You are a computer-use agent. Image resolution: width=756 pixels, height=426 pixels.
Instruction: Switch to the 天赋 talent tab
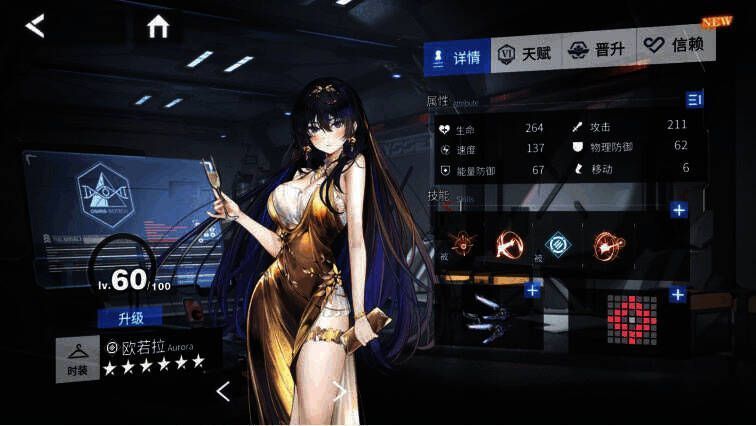pyautogui.click(x=526, y=54)
